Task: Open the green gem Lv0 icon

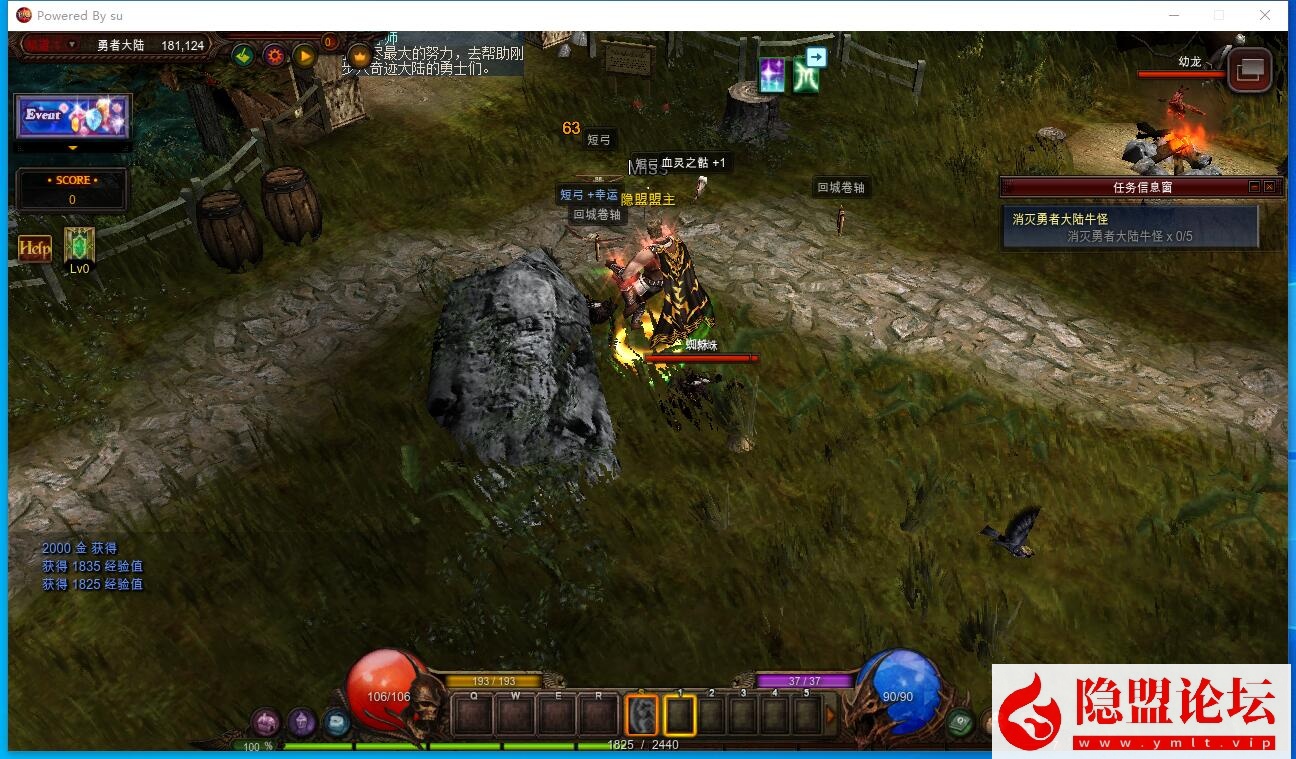Action: pyautogui.click(x=79, y=246)
